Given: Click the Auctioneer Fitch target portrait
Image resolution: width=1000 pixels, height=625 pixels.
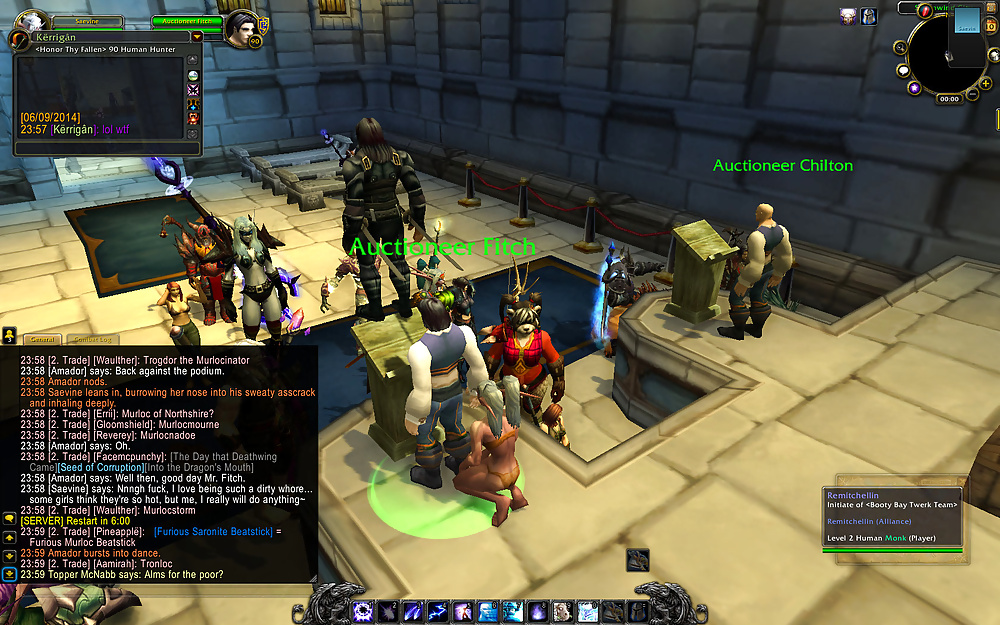Looking at the screenshot, I should point(242,27).
